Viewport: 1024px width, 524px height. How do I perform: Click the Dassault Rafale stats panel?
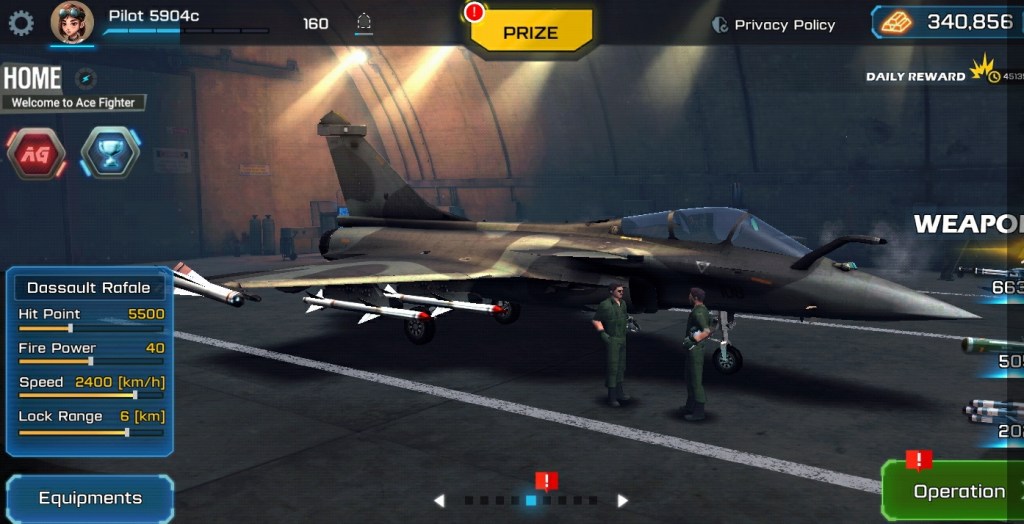(x=90, y=361)
